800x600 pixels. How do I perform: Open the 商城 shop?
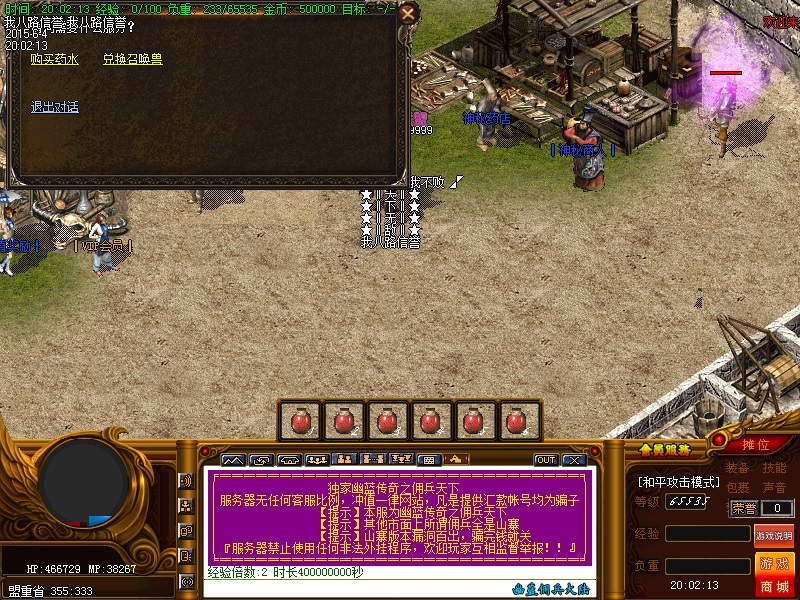pyautogui.click(x=773, y=586)
